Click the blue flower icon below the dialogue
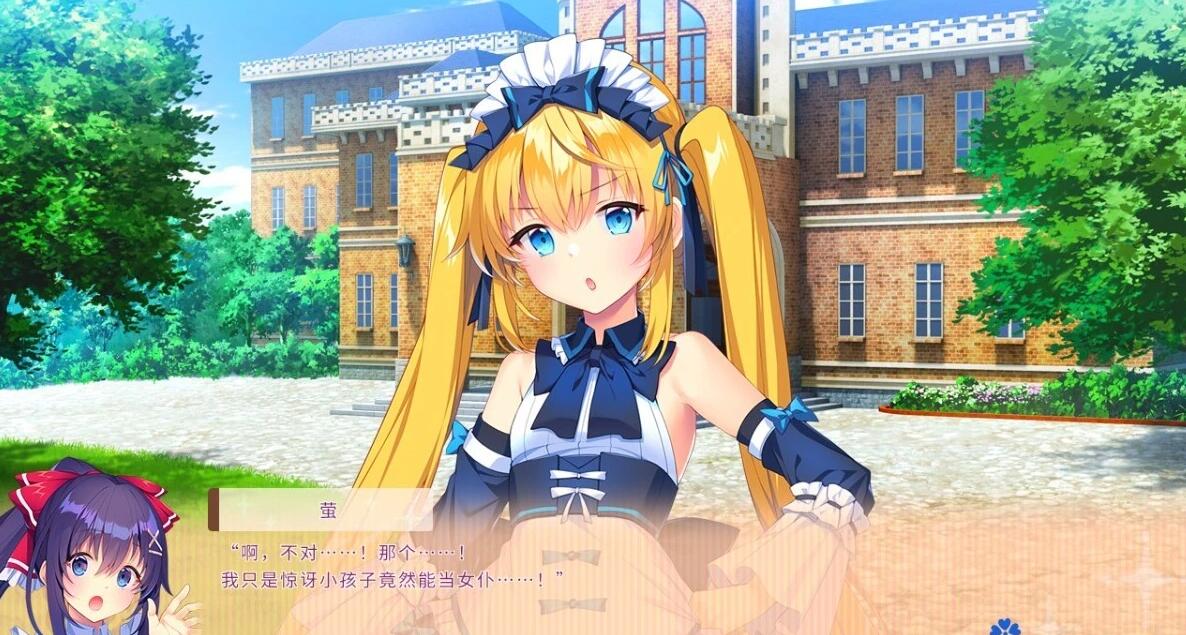Image resolution: width=1186 pixels, height=635 pixels. (1006, 627)
